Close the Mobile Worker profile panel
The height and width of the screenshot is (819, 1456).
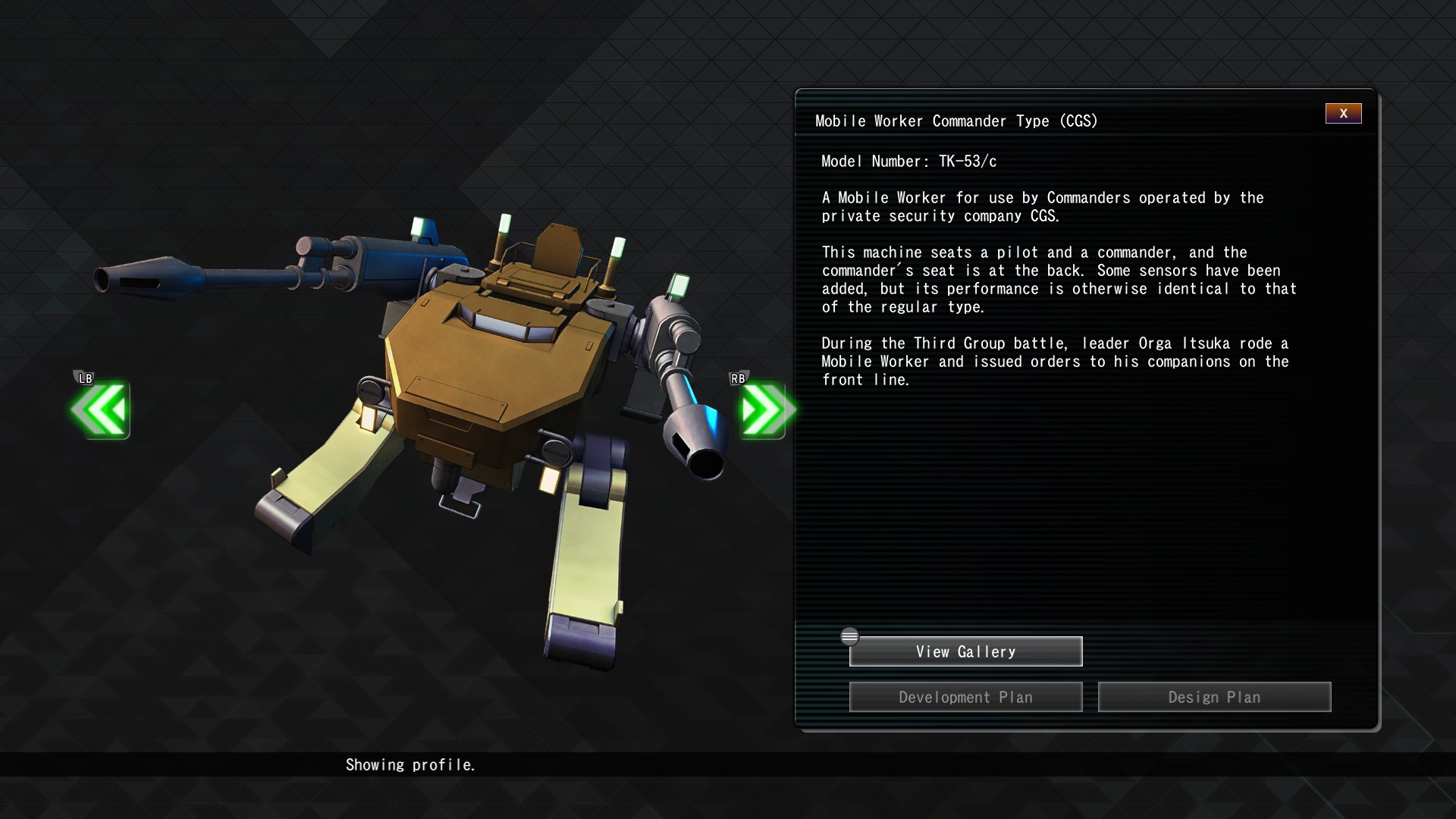pos(1343,114)
